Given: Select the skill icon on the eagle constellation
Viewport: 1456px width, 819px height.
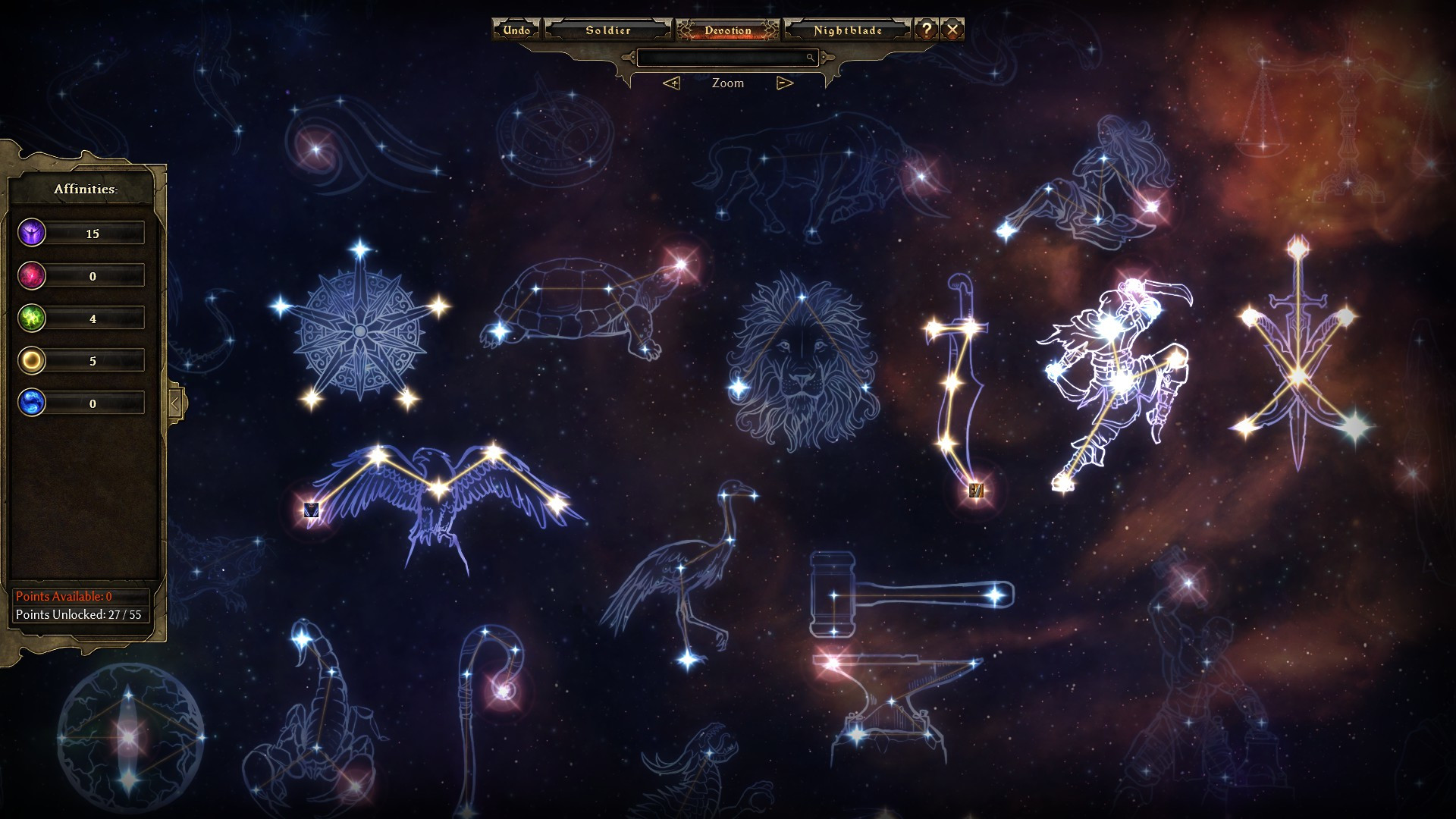Looking at the screenshot, I should pos(311,510).
